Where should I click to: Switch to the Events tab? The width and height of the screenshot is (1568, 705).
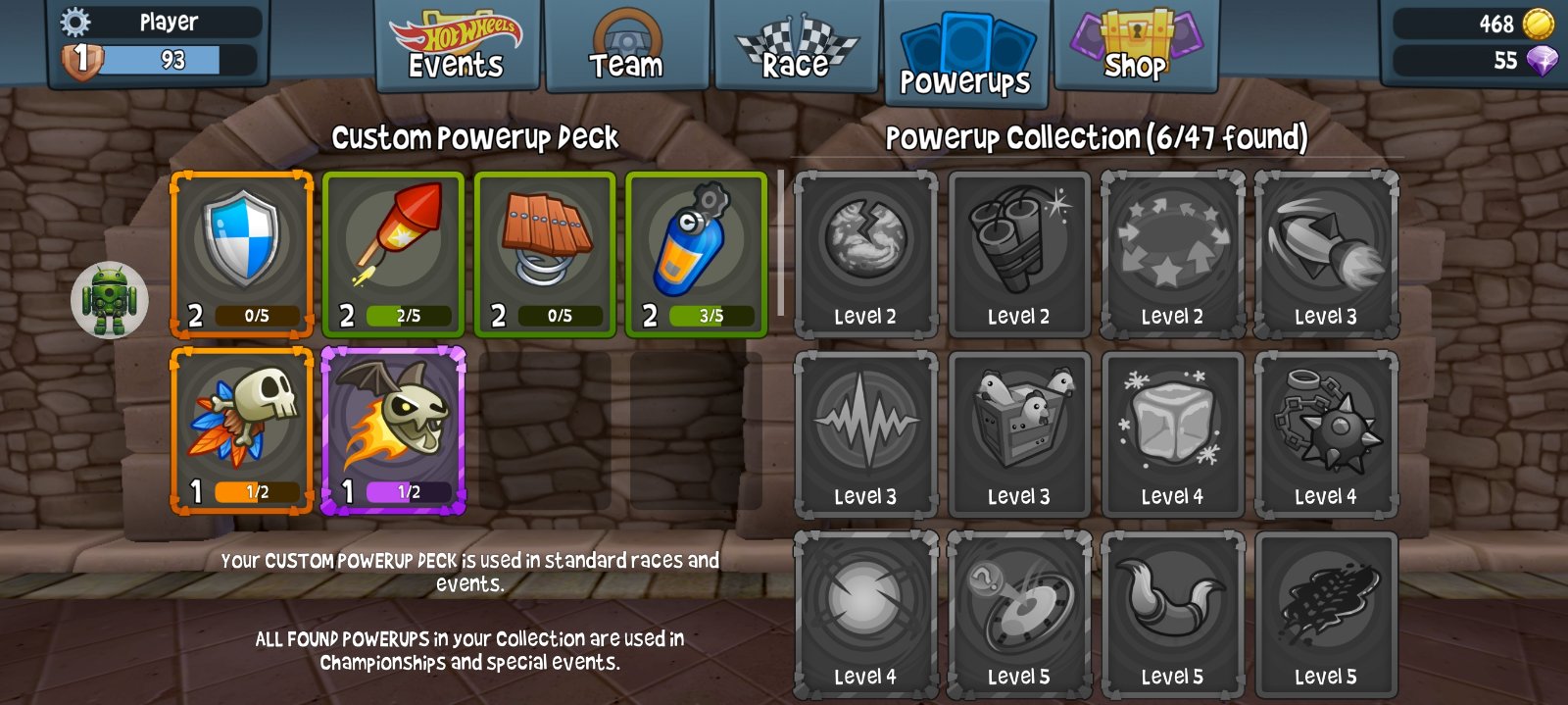point(457,47)
